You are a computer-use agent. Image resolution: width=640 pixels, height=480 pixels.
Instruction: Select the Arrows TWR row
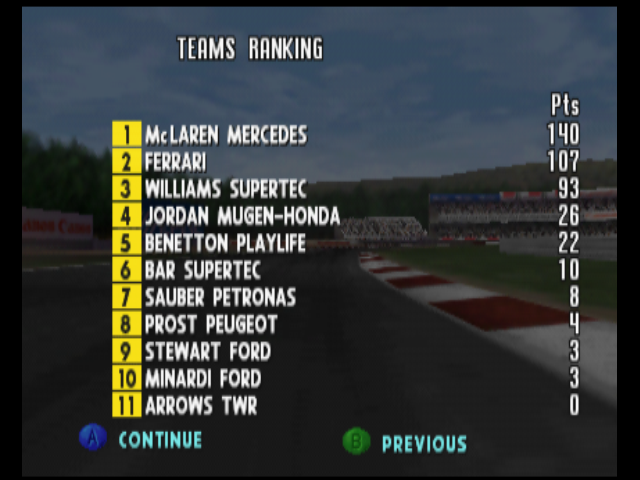click(201, 405)
